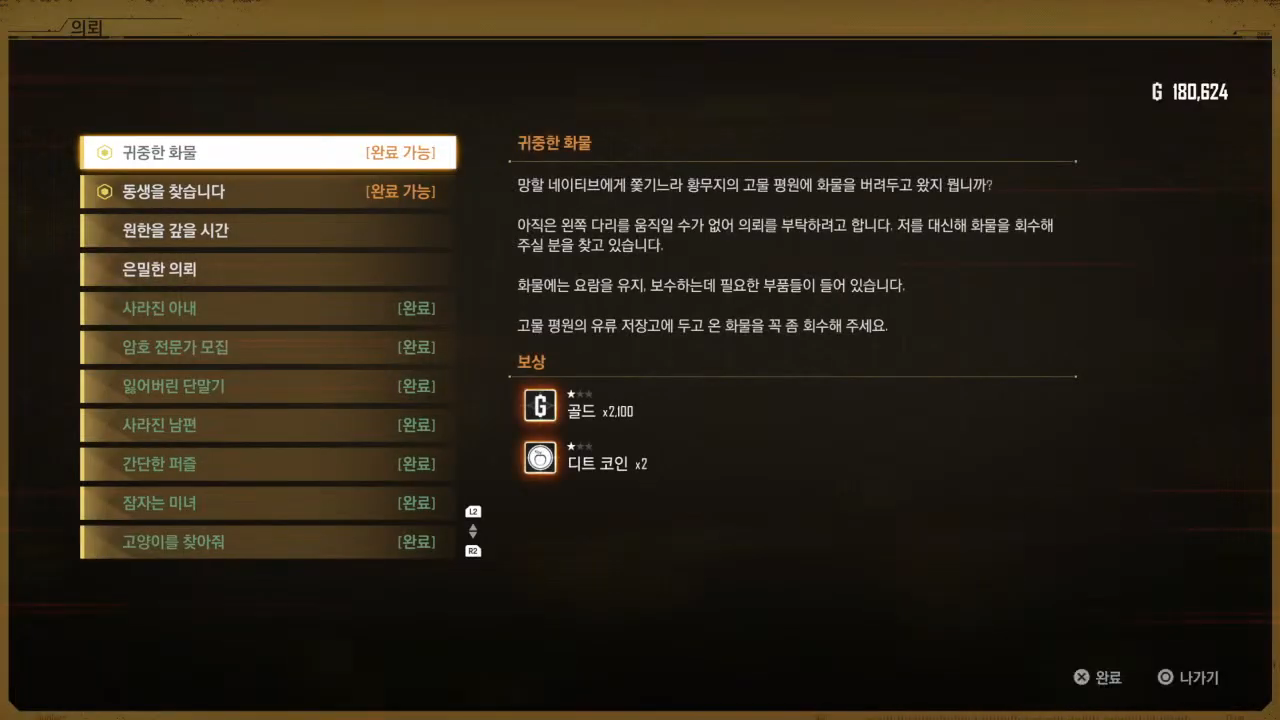Viewport: 1280px width, 720px height.
Task: Click the L2 shoulder button icon
Action: tap(472, 511)
